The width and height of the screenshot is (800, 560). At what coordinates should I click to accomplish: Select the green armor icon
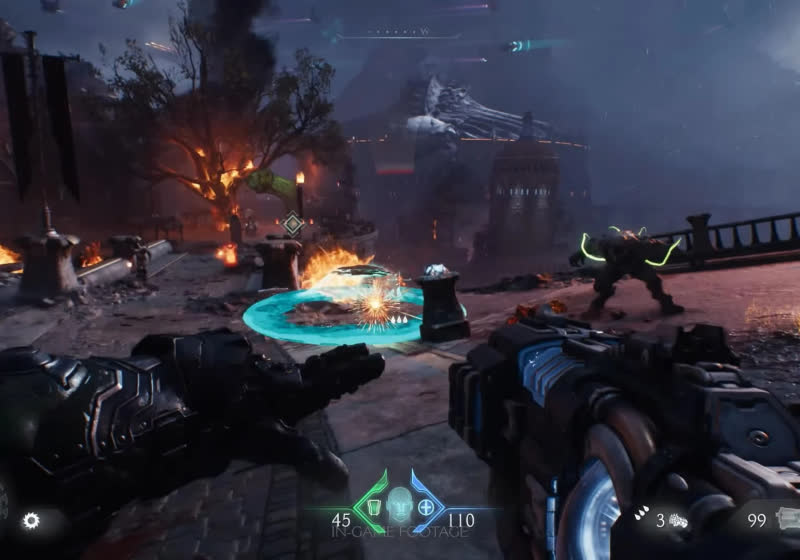tap(375, 503)
